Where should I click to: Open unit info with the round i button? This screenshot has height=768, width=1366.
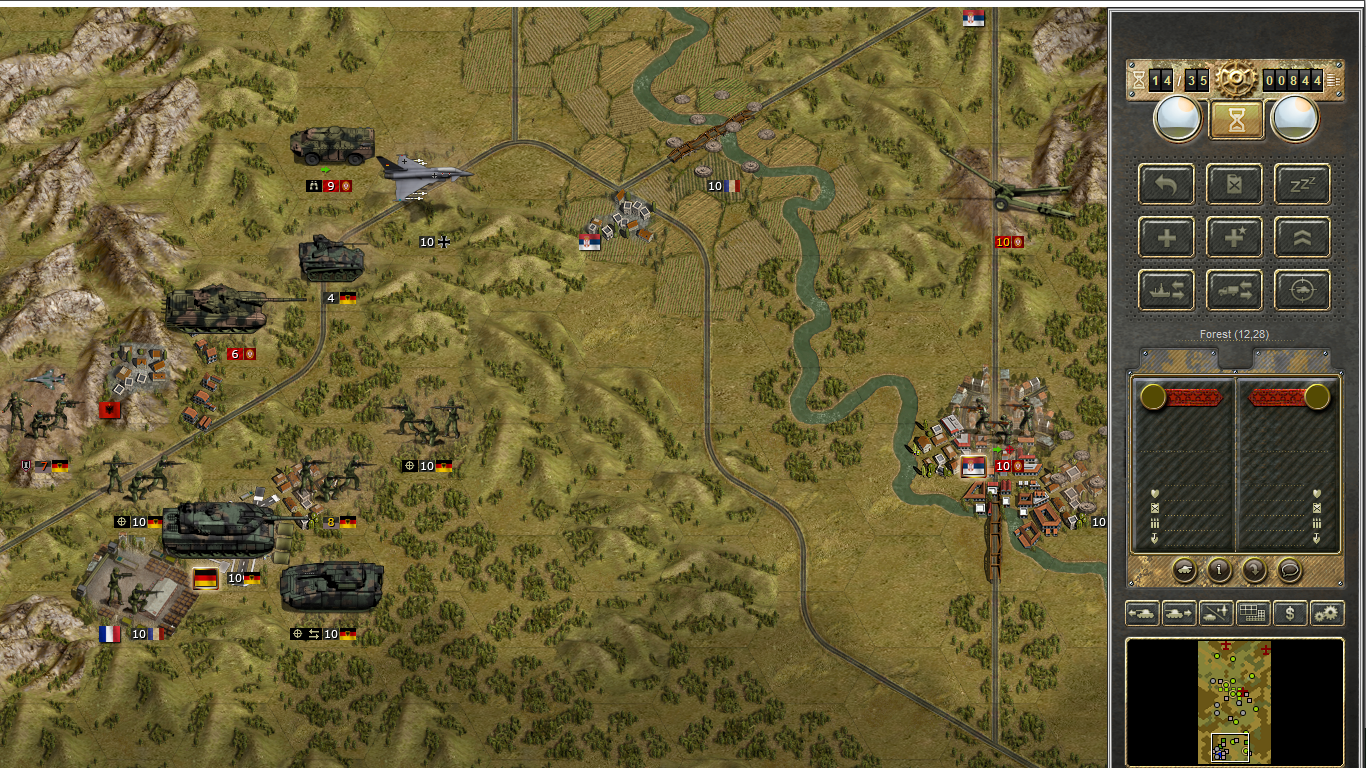click(1219, 570)
